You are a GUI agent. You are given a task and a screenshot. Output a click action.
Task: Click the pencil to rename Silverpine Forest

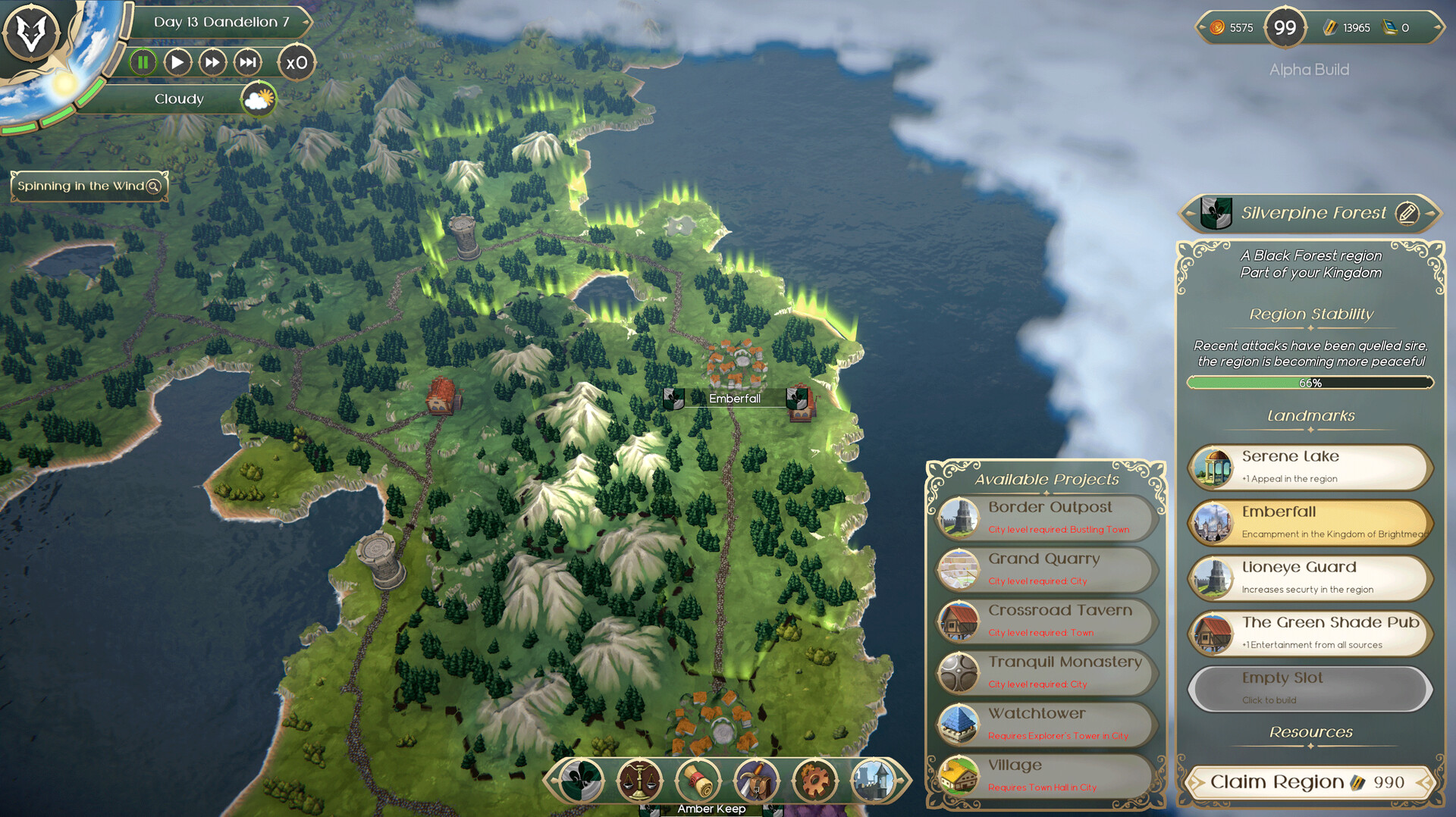pyautogui.click(x=1408, y=213)
